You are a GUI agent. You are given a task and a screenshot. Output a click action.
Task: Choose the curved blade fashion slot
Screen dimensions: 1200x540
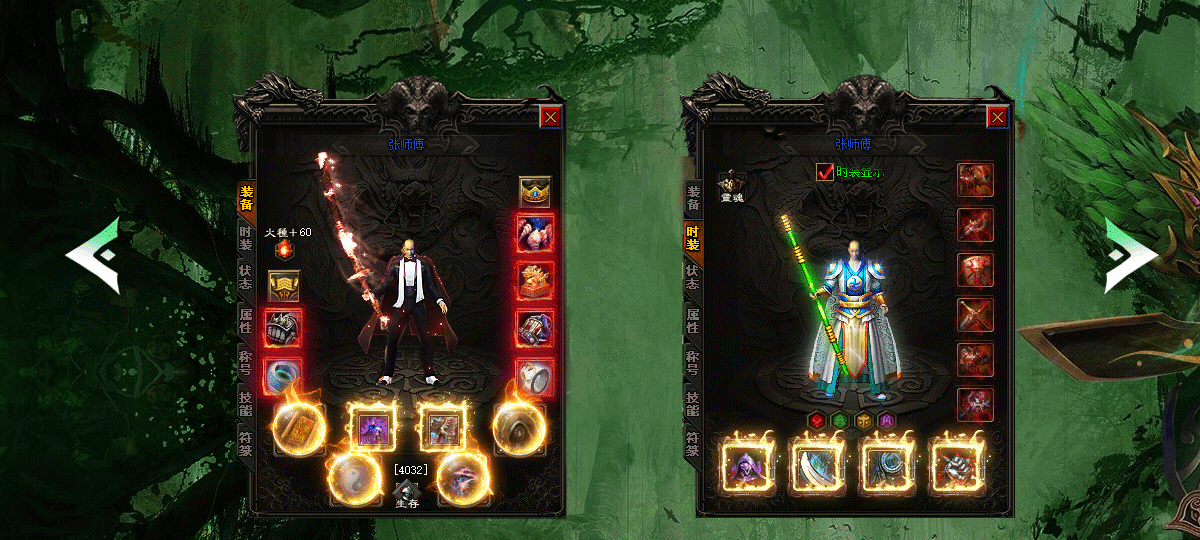pyautogui.click(x=814, y=467)
